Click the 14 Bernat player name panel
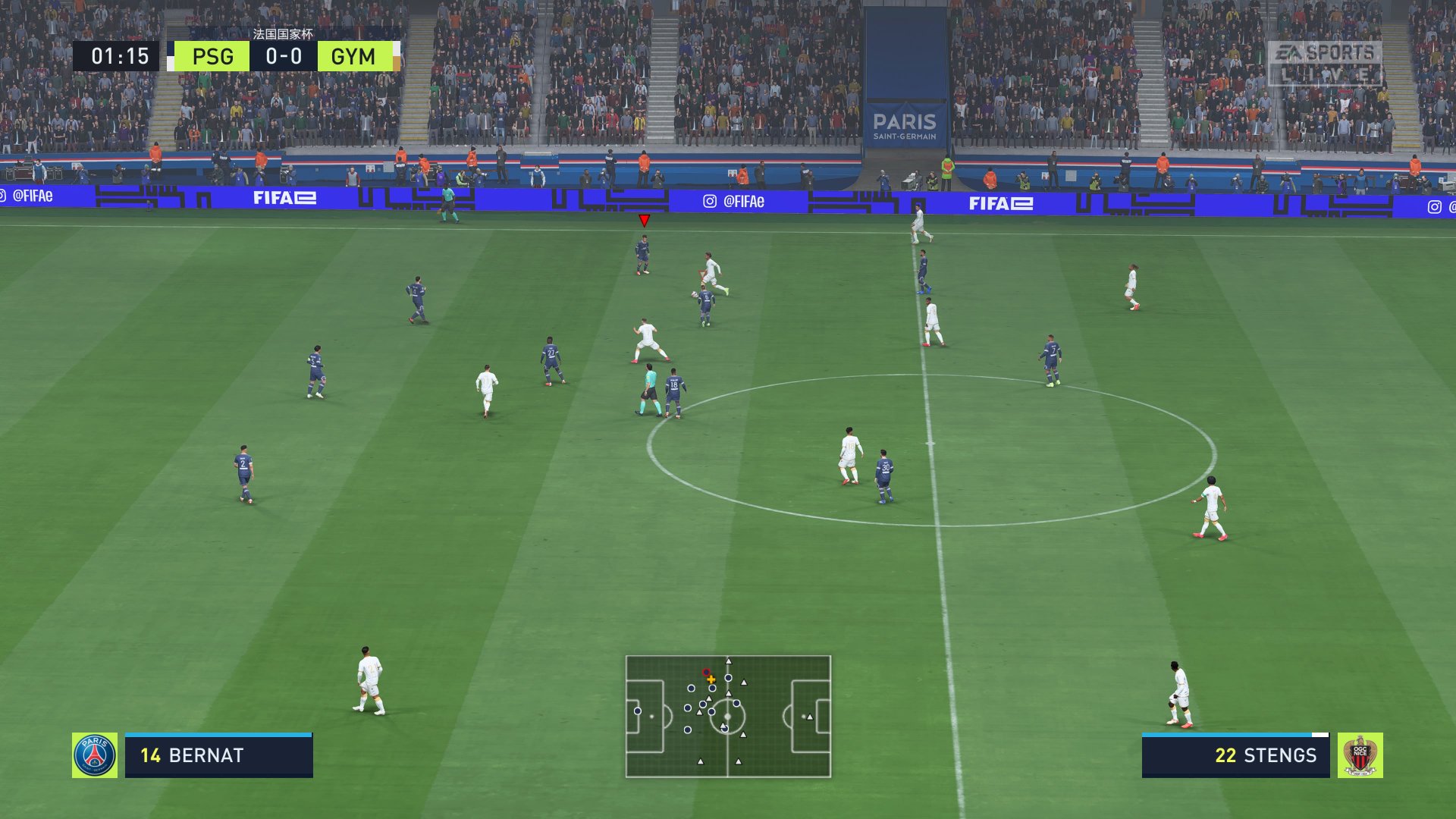 218,756
